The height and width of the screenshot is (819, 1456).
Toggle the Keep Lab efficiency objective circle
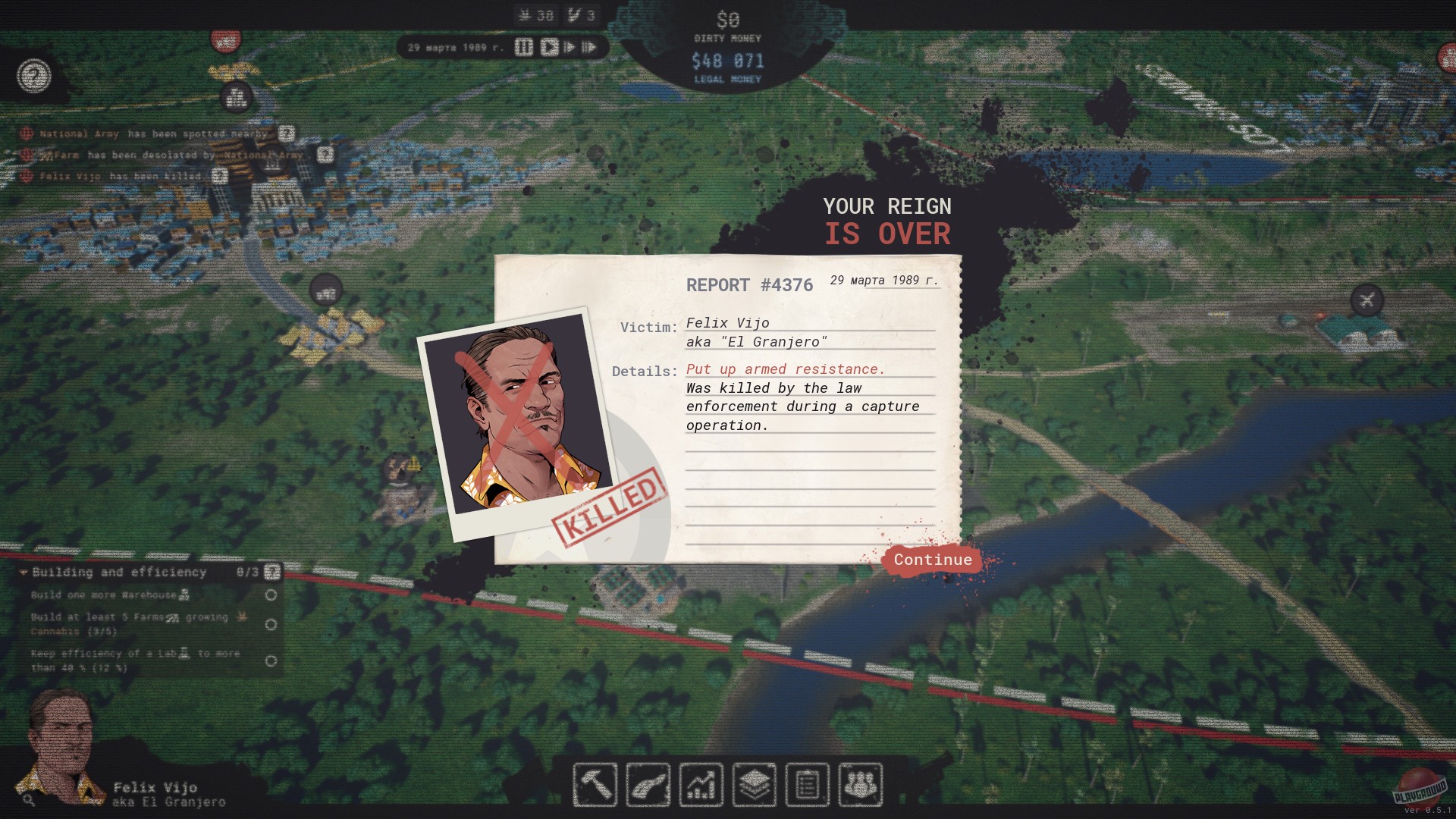click(271, 659)
